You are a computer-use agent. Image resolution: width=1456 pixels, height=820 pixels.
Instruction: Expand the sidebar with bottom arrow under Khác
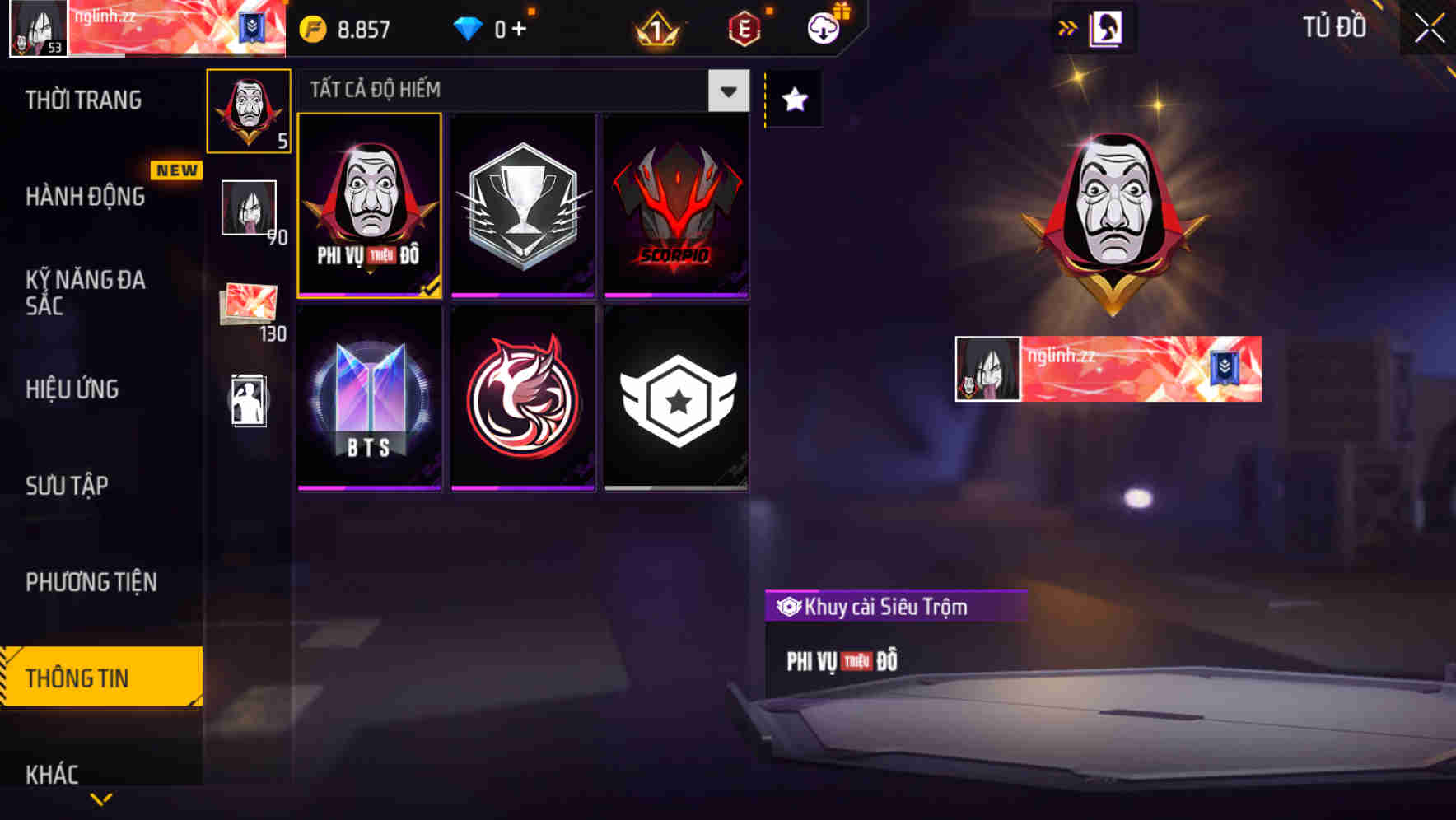point(101,800)
